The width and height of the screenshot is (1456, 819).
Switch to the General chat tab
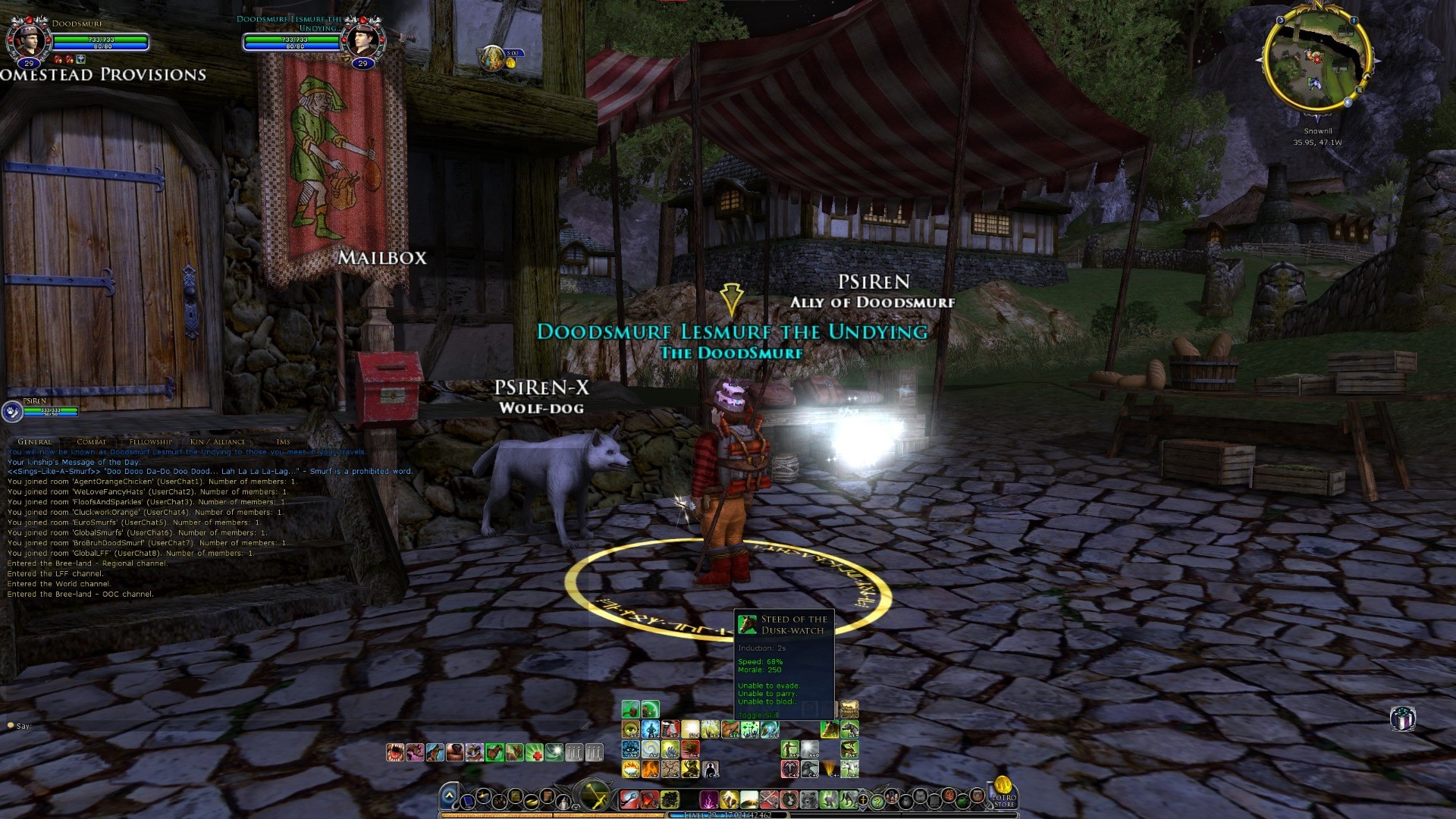[35, 441]
